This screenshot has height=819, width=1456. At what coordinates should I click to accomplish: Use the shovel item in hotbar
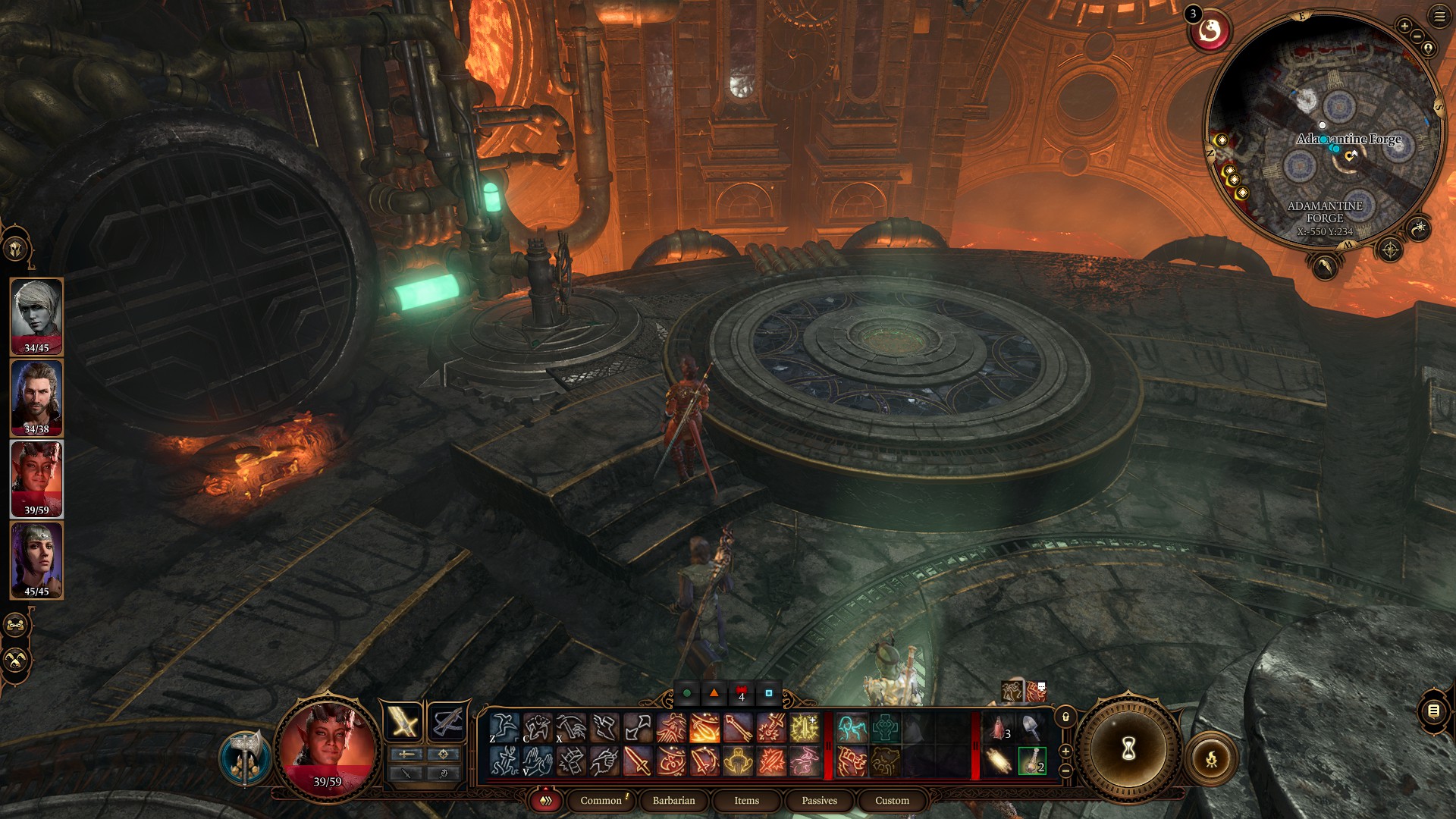tap(1031, 727)
